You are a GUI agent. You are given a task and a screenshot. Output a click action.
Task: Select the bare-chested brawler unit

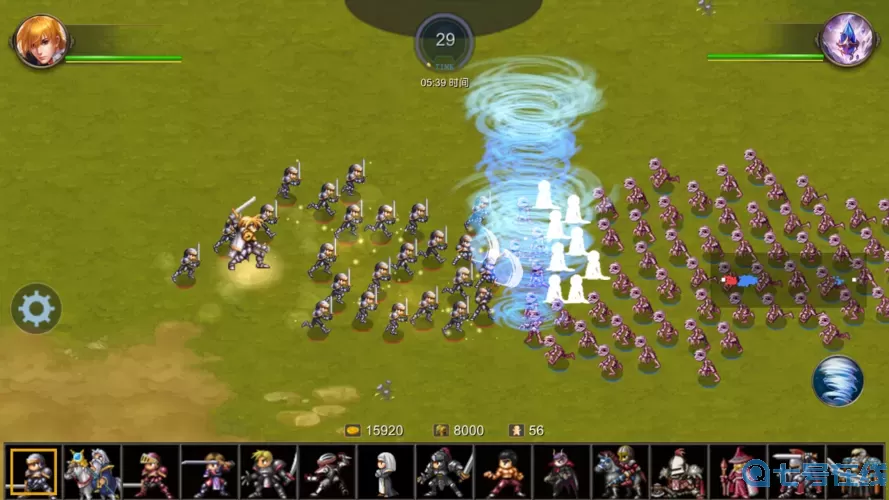503,471
